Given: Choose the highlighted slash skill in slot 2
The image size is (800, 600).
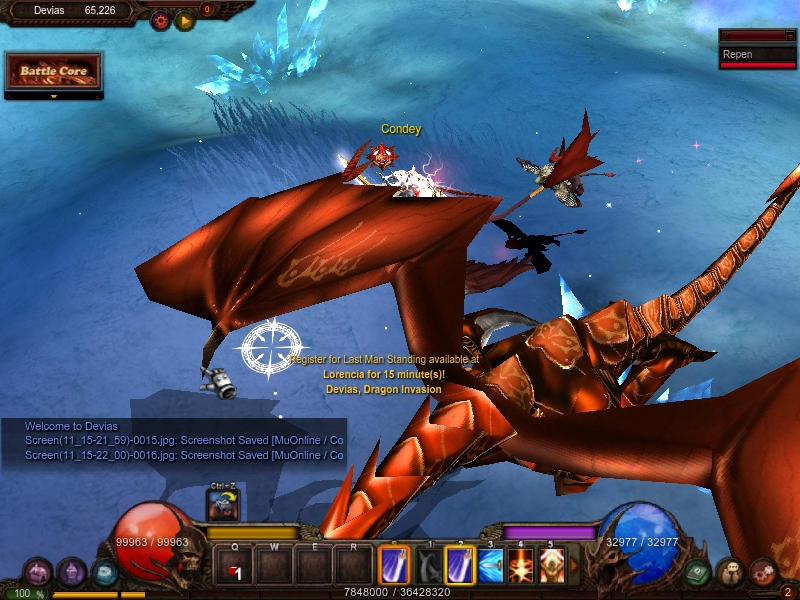Looking at the screenshot, I should point(460,566).
